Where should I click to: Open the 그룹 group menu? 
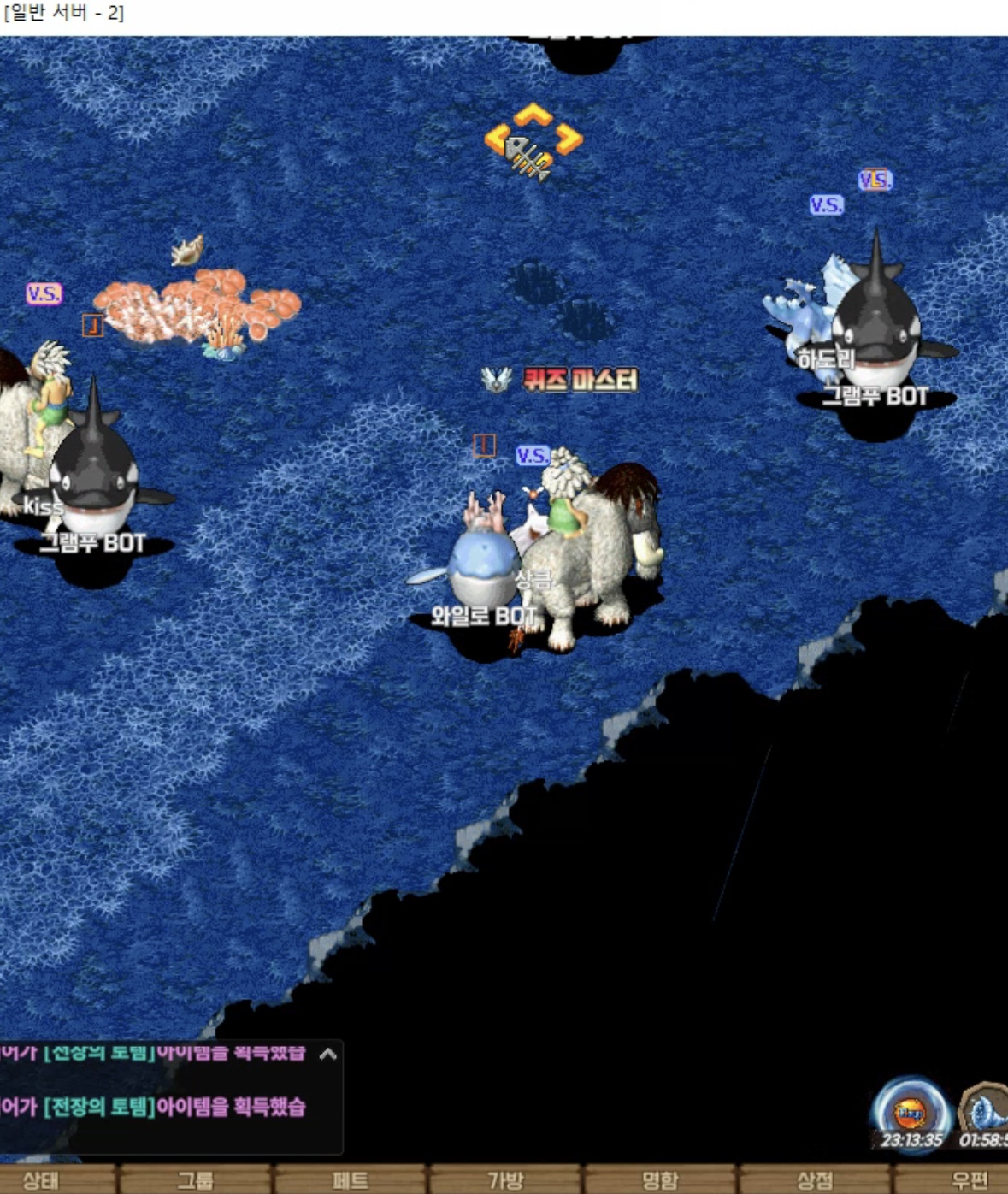point(195,1180)
